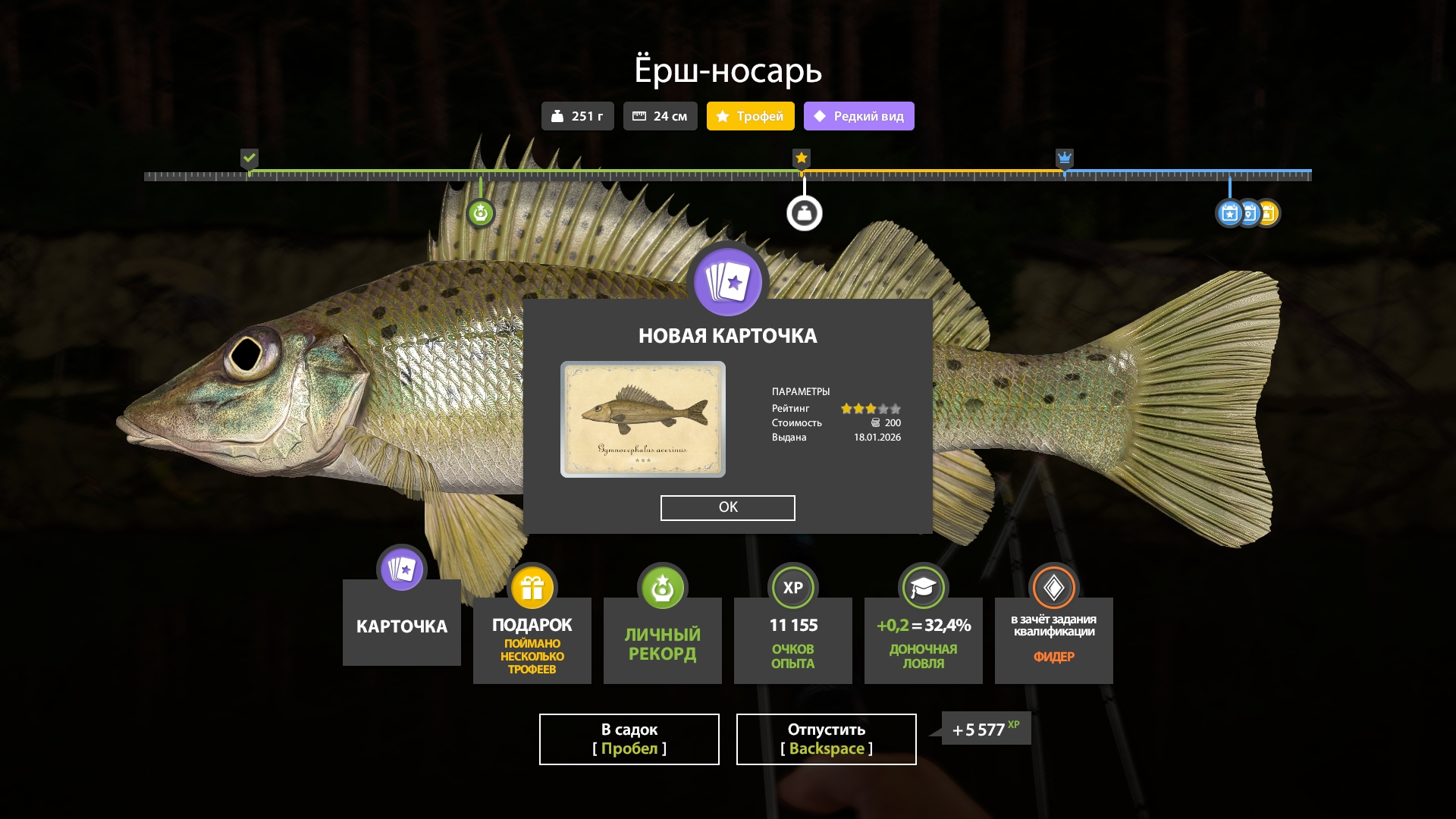Confirm the new card with OK
This screenshot has height=819, width=1456.
pyautogui.click(x=727, y=507)
